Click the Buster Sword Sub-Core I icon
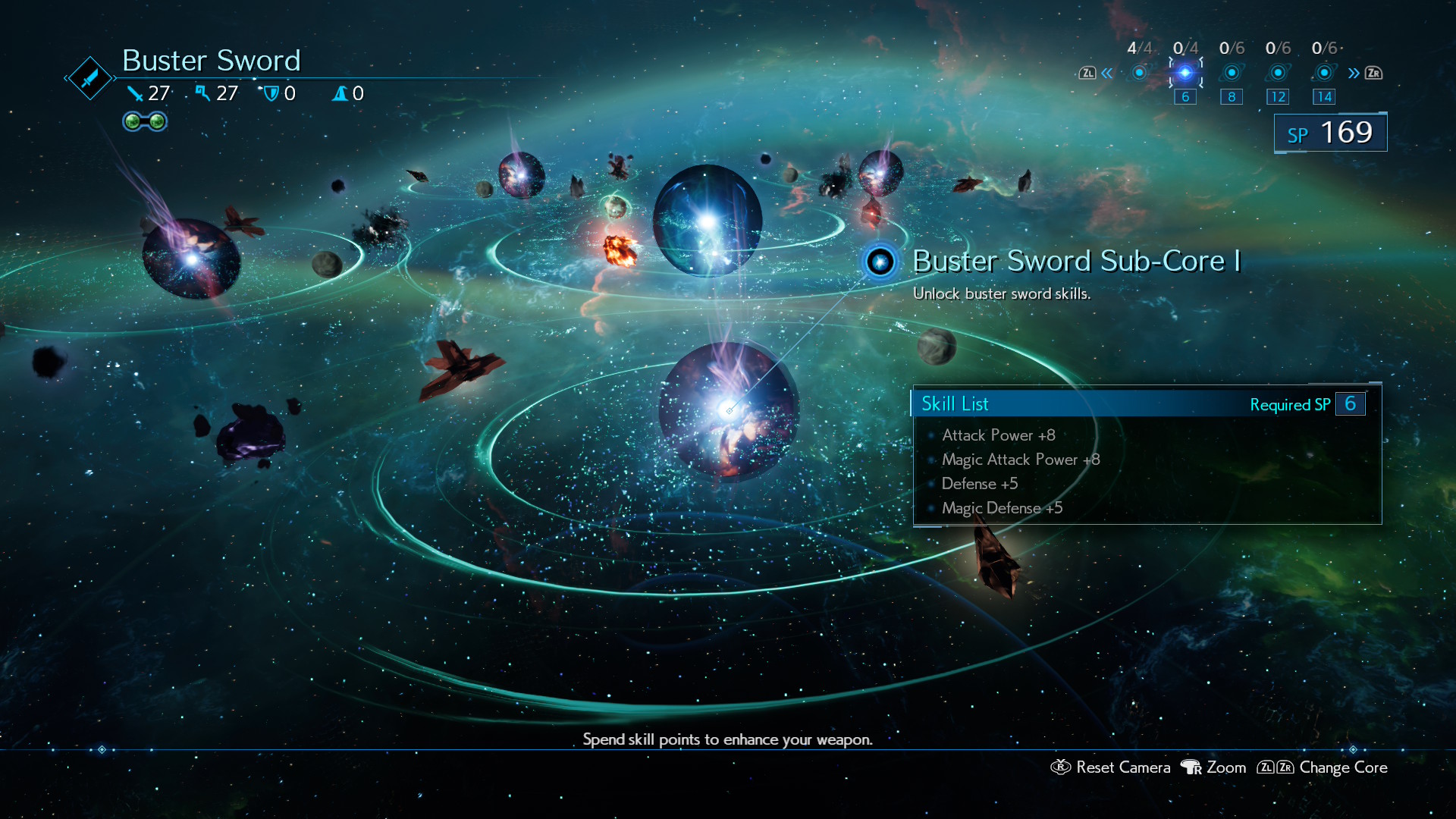The width and height of the screenshot is (1456, 819). click(x=880, y=262)
